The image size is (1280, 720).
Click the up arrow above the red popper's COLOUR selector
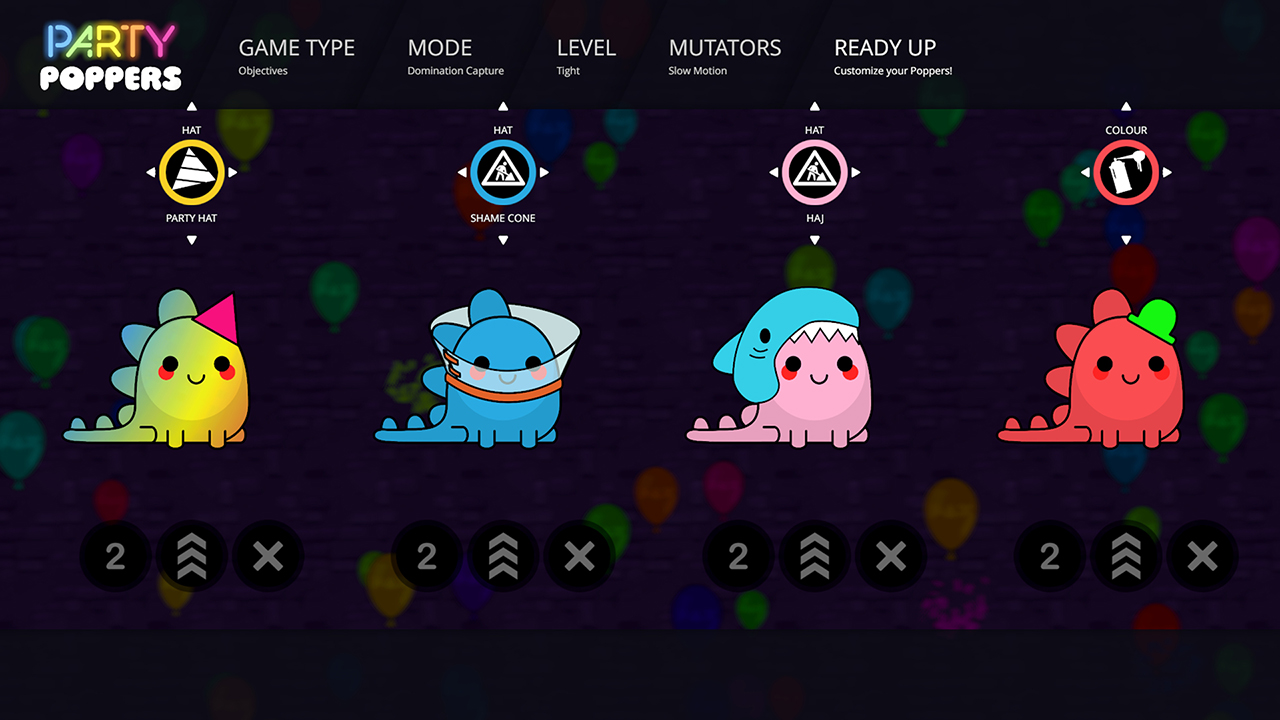point(1126,104)
